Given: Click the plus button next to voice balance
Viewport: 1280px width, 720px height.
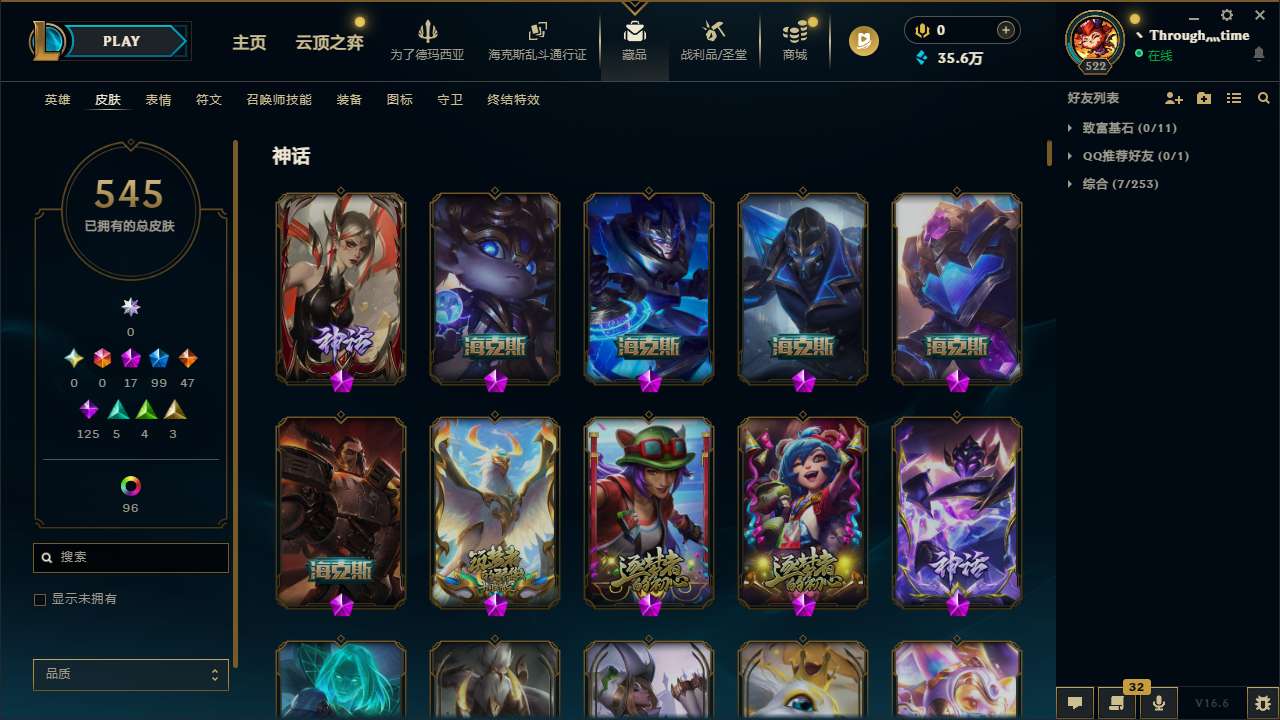Looking at the screenshot, I should tap(1007, 30).
